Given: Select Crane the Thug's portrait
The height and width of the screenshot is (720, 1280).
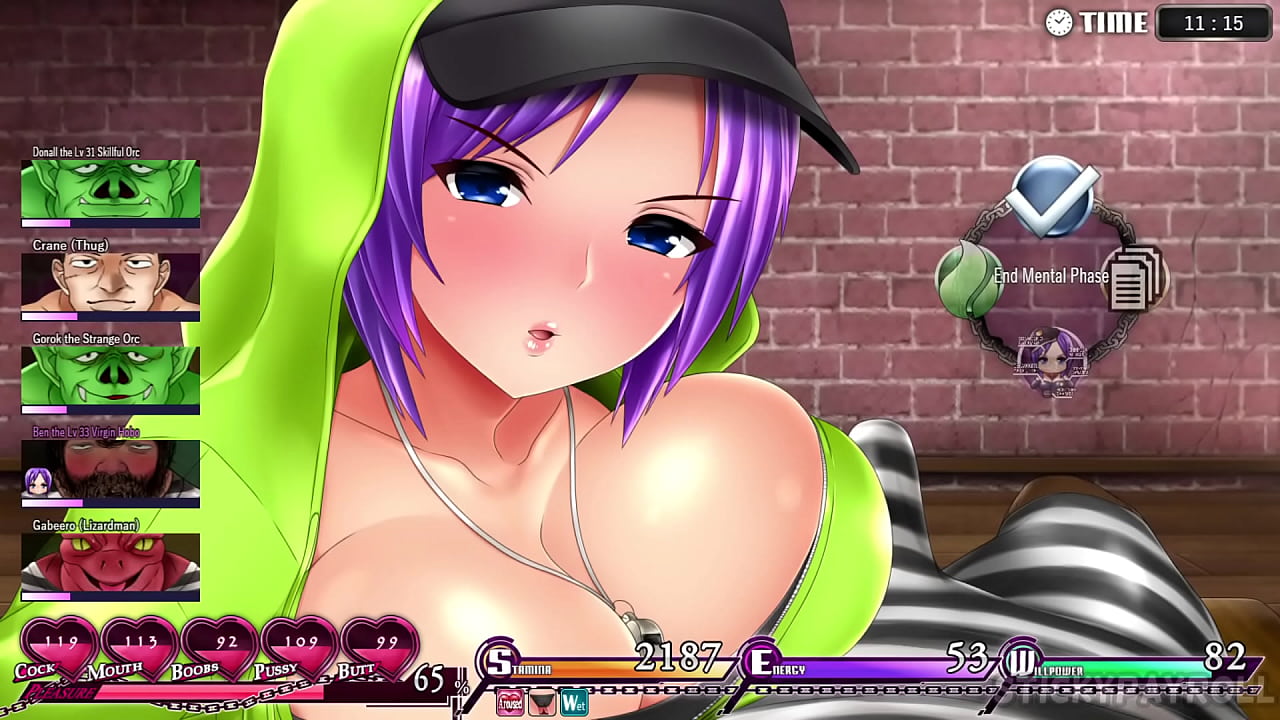Looking at the screenshot, I should pos(110,283).
